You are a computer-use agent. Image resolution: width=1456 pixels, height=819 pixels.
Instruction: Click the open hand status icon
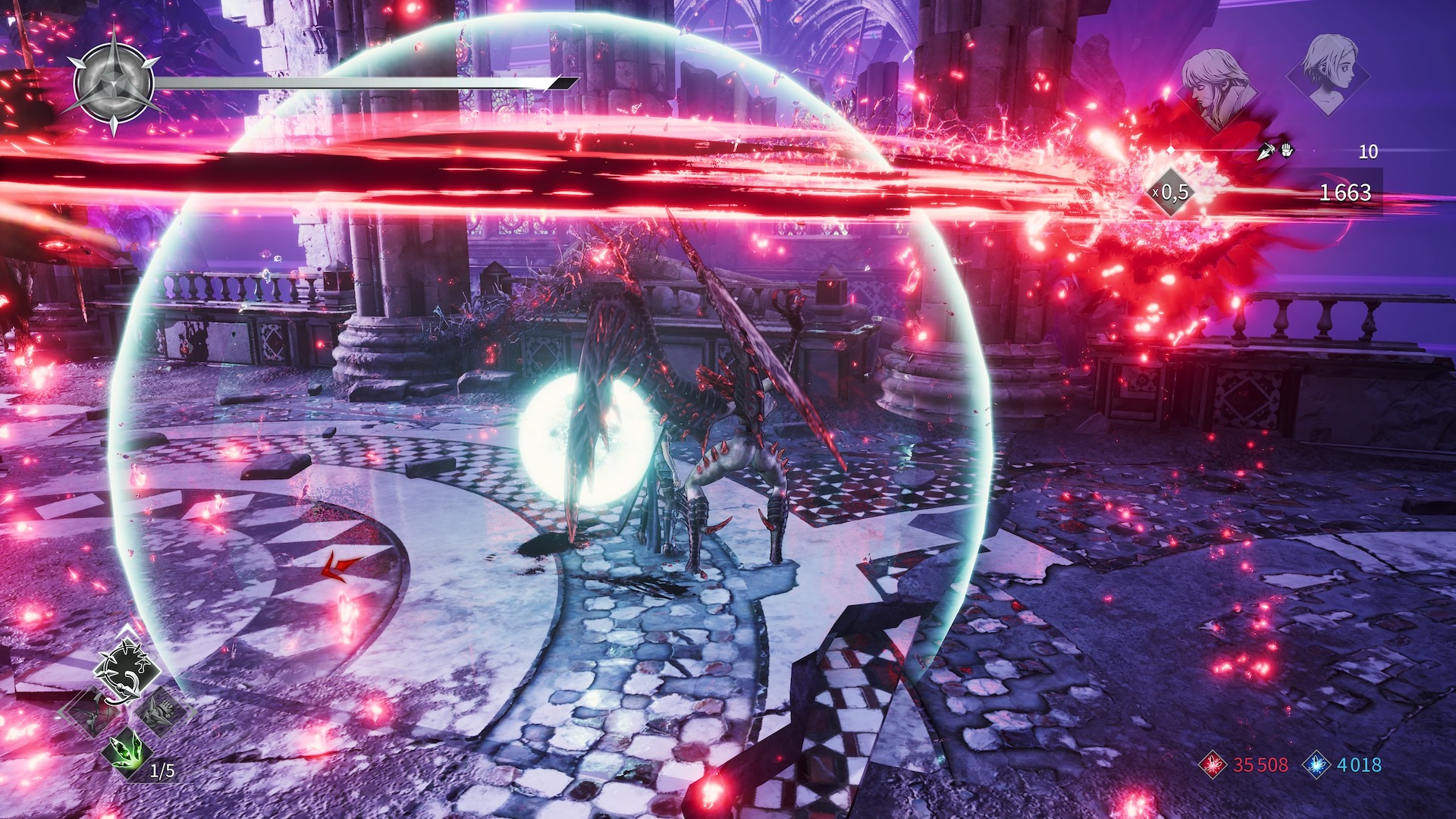1286,150
